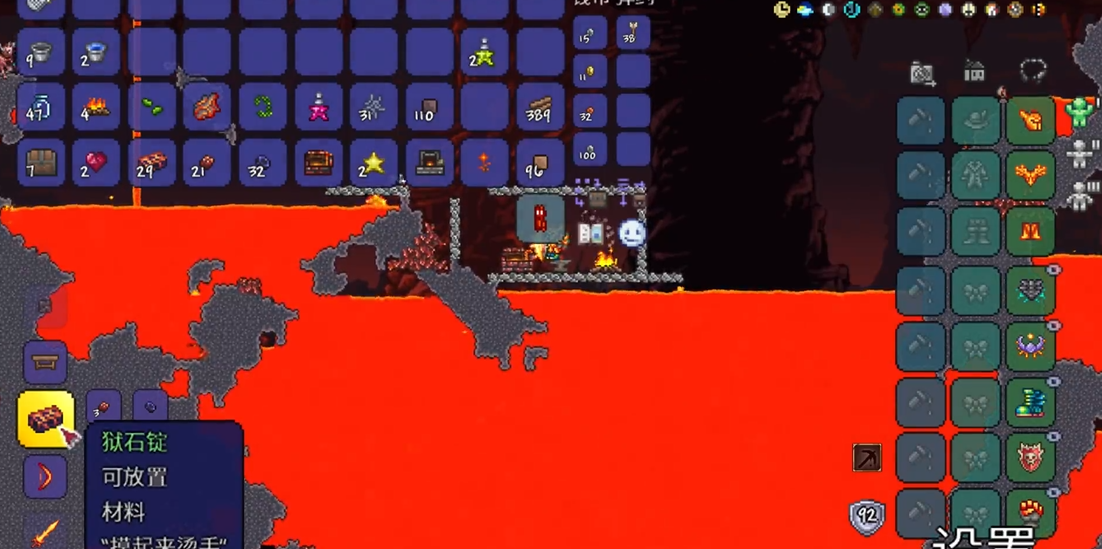Pick the fiery sword crafting recipe
Screen dimensions: 1102x549
pyautogui.click(x=45, y=530)
